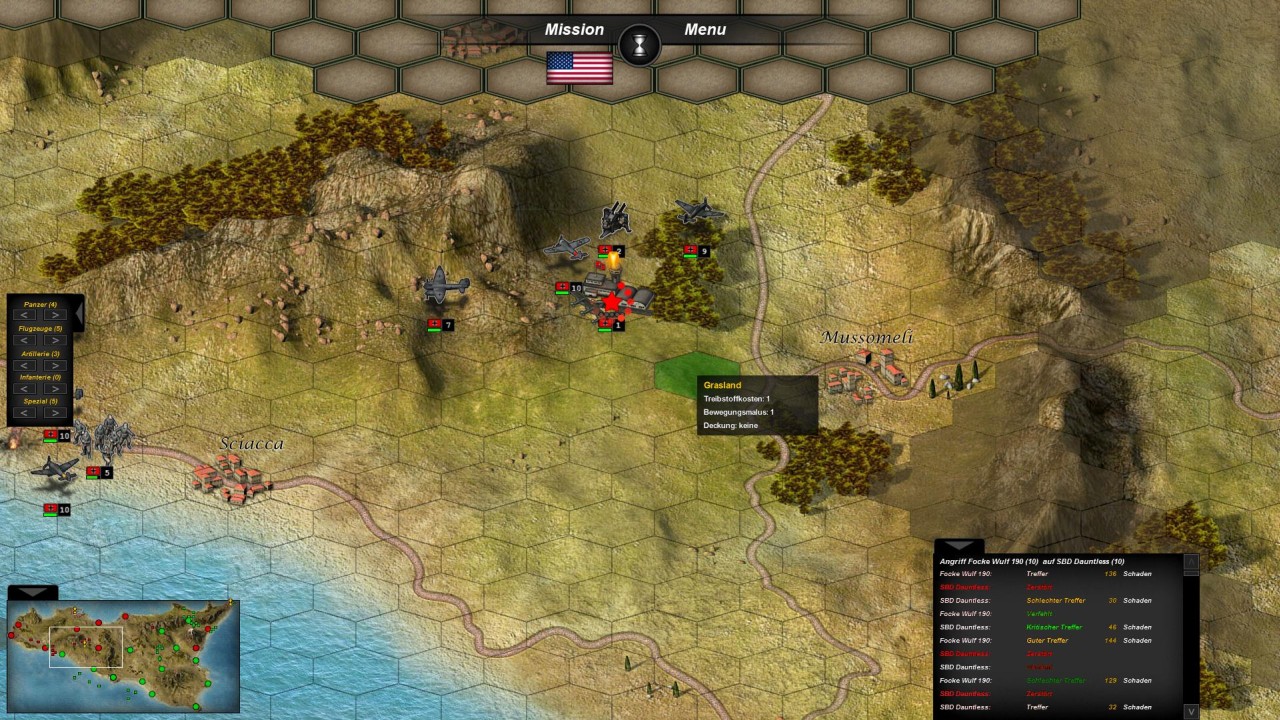The image size is (1280, 720).
Task: Hide the minimap using its arrow tab
Action: (32, 592)
